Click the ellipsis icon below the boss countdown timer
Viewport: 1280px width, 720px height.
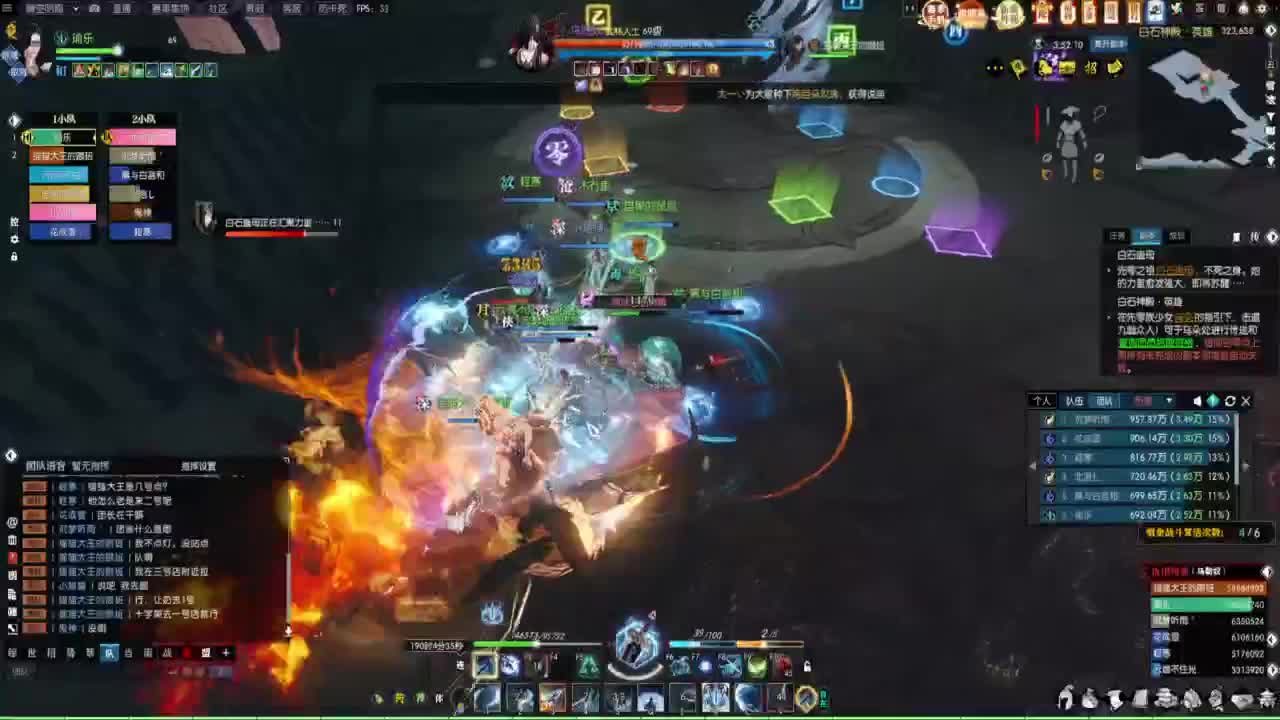995,66
